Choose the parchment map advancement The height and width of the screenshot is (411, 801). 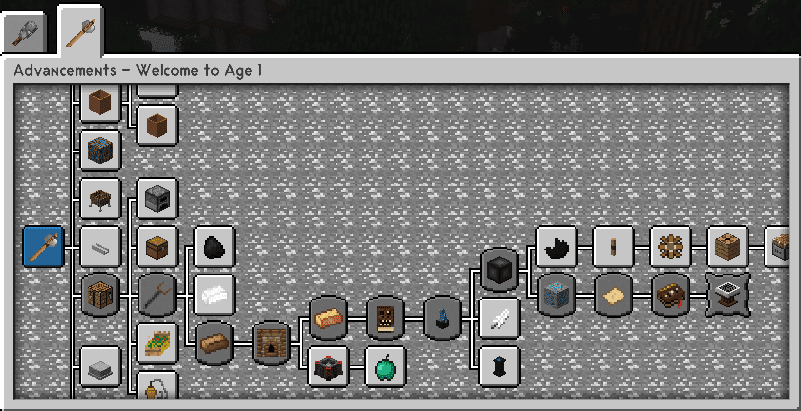click(614, 295)
